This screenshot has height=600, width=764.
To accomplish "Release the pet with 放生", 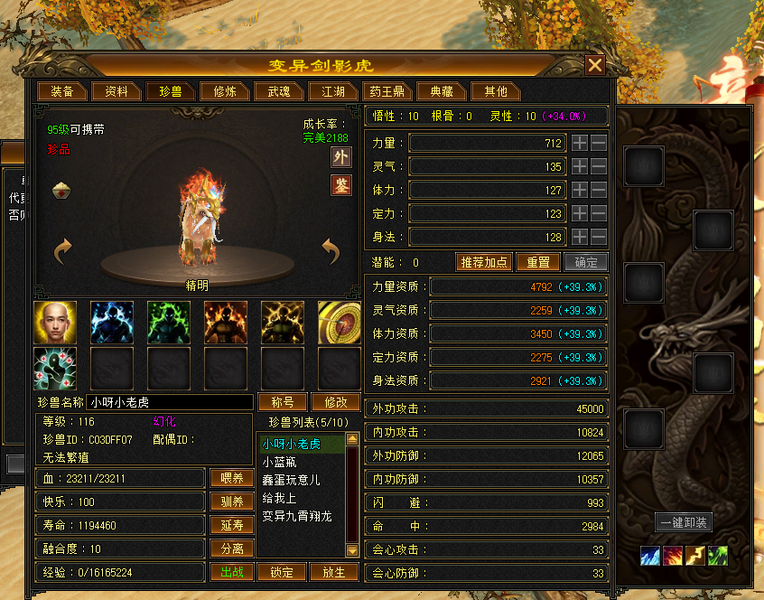I will tap(334, 573).
